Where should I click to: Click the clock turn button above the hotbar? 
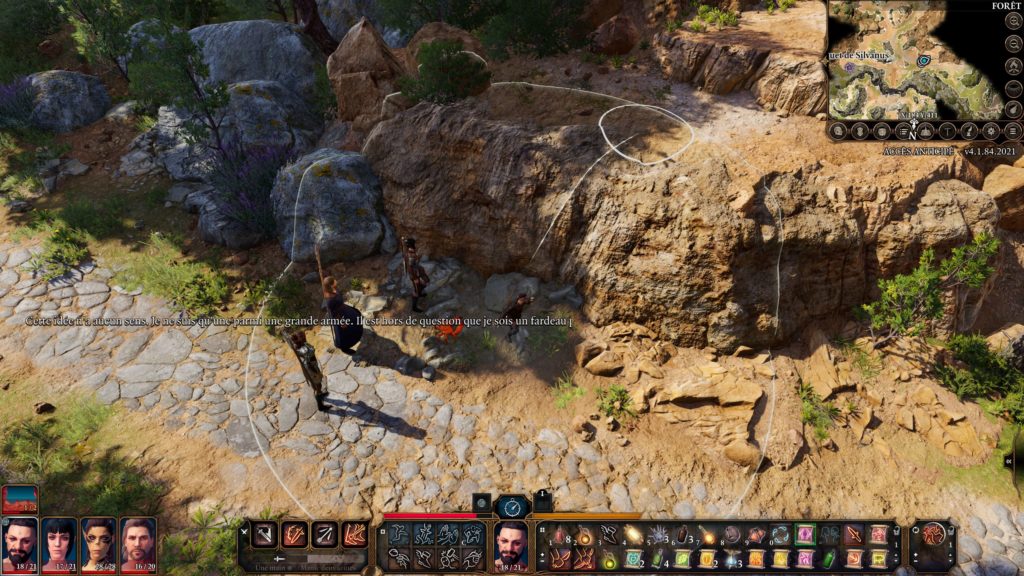point(512,506)
